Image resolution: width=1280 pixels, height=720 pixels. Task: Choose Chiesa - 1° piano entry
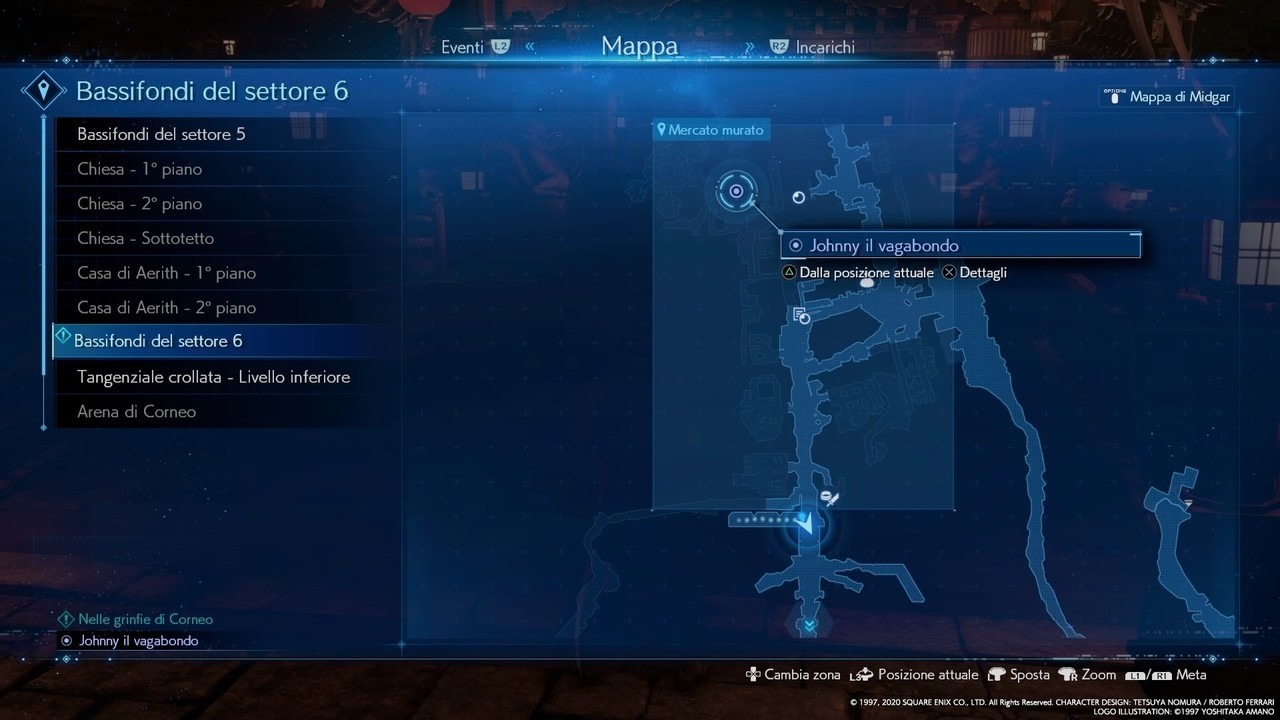click(x=139, y=169)
